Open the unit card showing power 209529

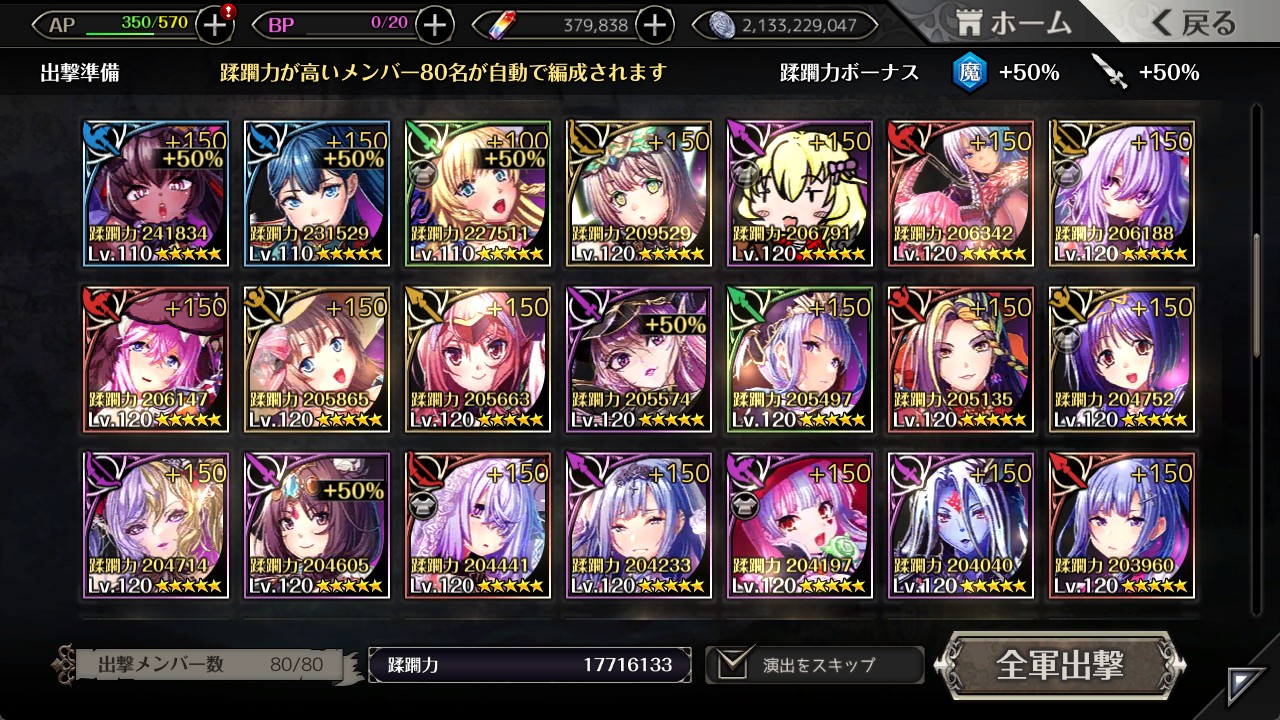pyautogui.click(x=639, y=194)
